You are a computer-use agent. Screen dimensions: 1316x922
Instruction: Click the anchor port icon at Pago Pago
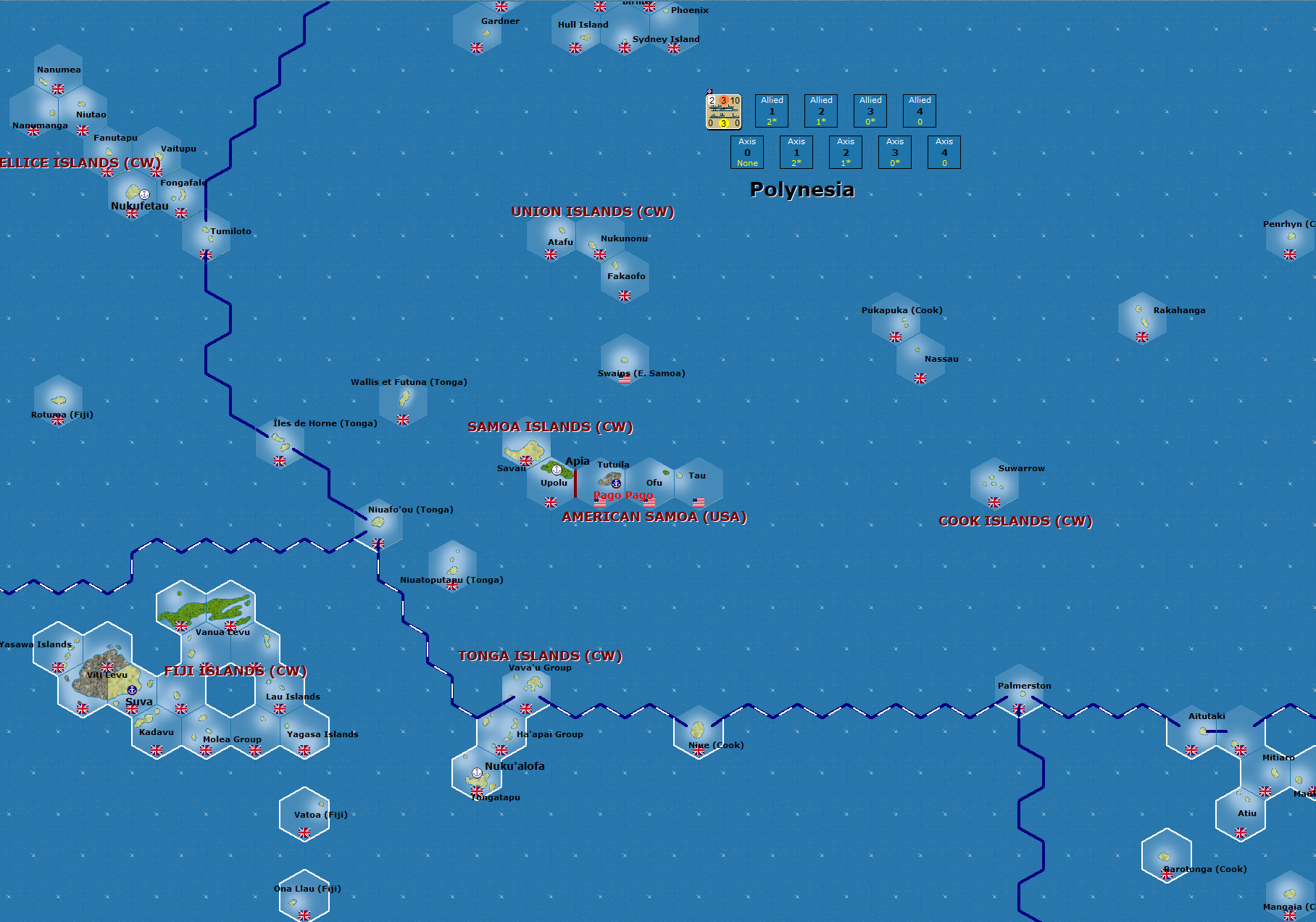click(x=616, y=483)
